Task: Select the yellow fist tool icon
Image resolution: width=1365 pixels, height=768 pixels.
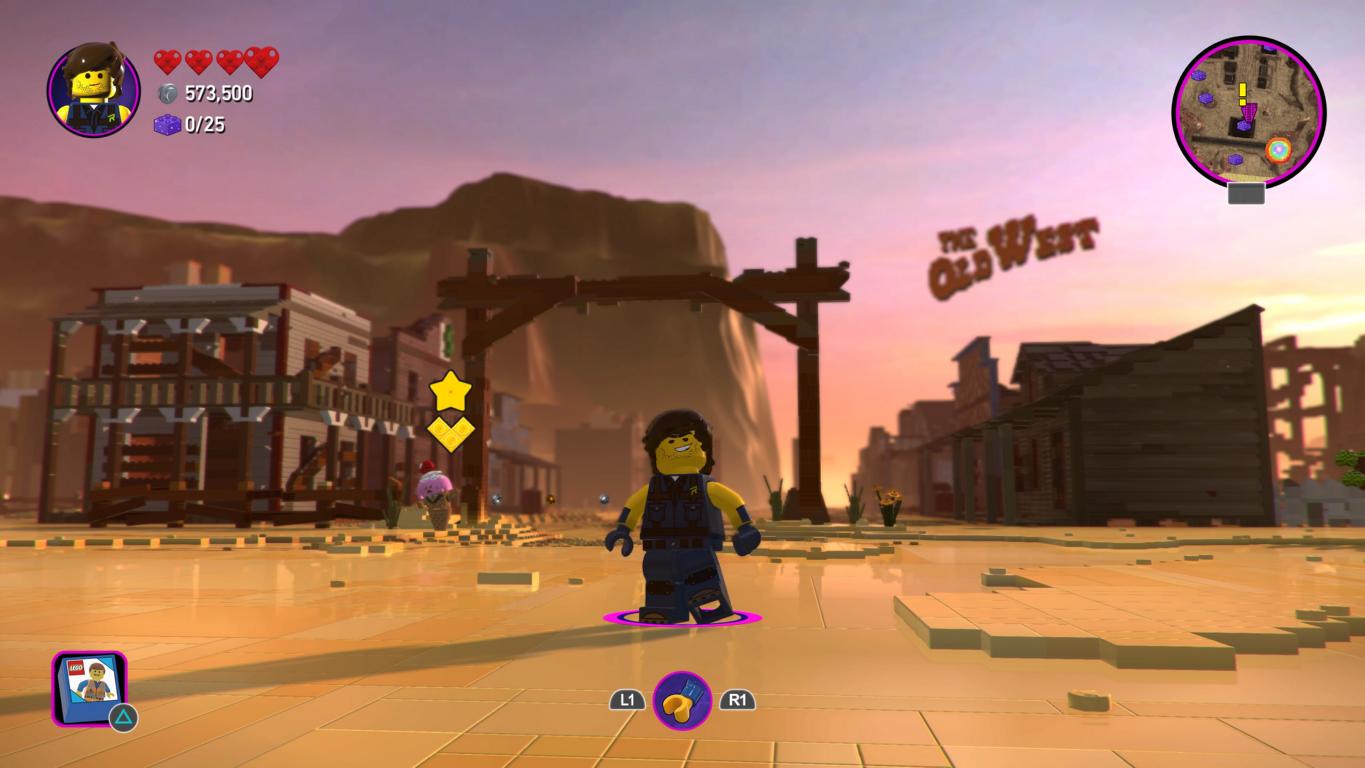Action: click(x=682, y=700)
